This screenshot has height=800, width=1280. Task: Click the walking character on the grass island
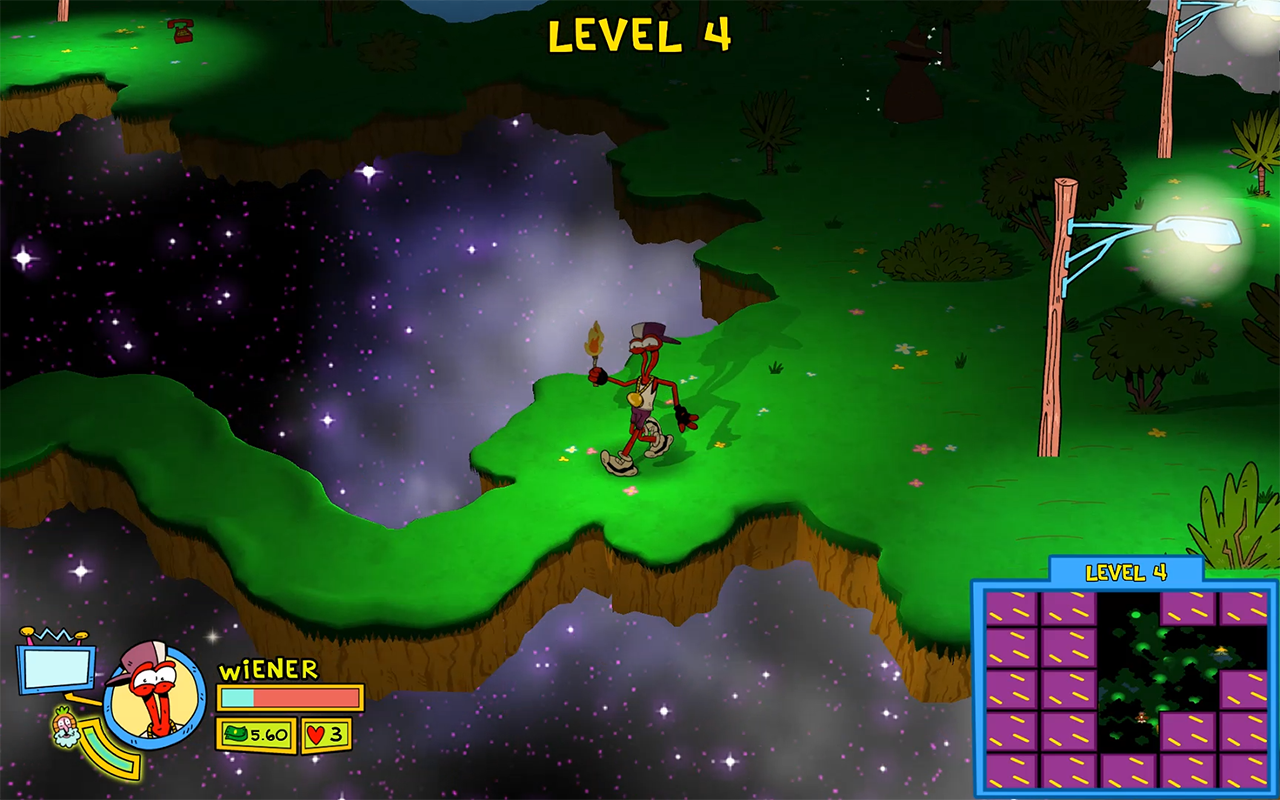[x=645, y=395]
